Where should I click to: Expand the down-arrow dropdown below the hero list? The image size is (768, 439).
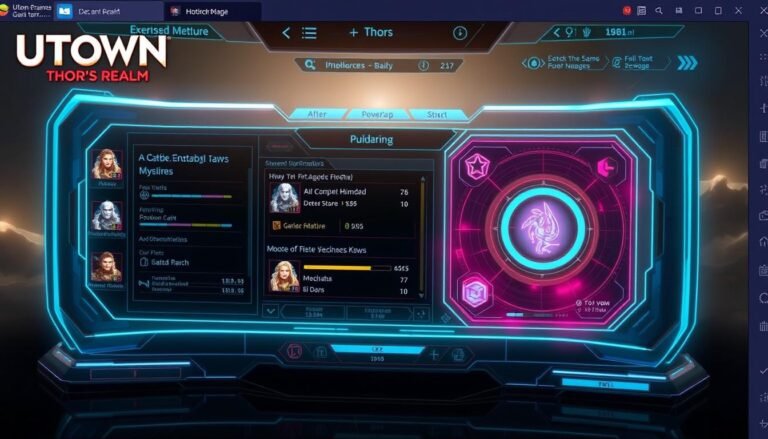[270, 311]
